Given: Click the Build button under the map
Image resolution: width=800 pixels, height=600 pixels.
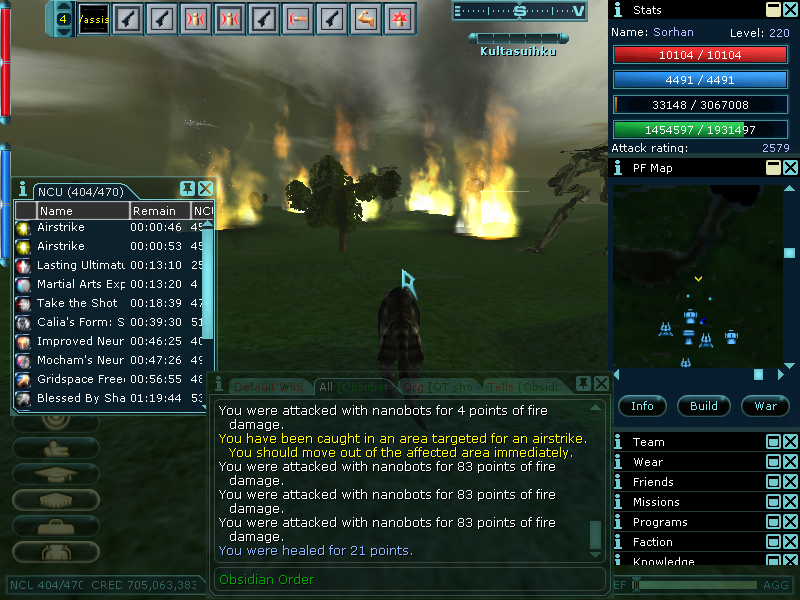Looking at the screenshot, I should (704, 406).
